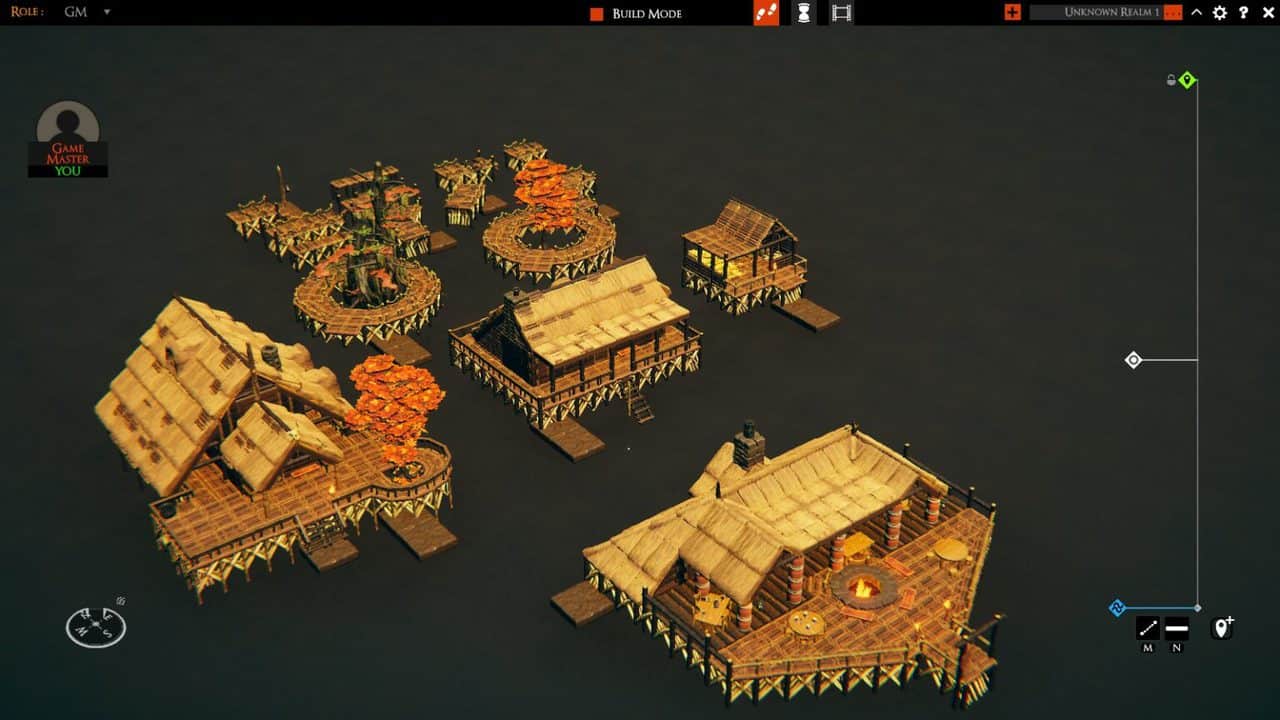Open the hourglass turn tracker

(806, 14)
